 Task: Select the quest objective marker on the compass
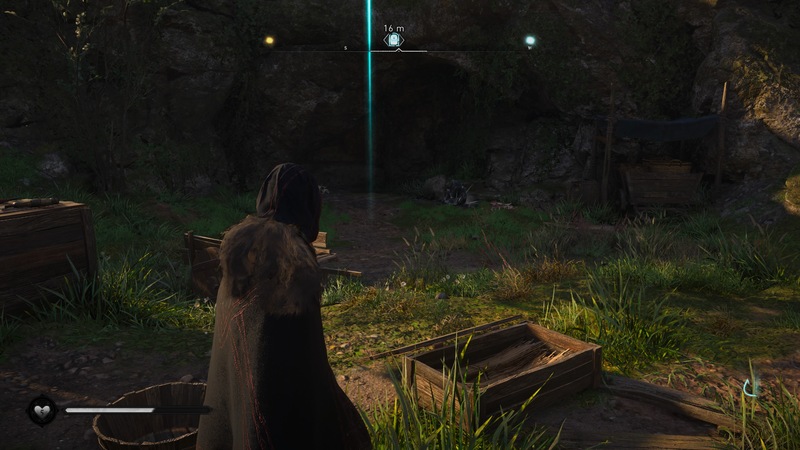click(394, 41)
